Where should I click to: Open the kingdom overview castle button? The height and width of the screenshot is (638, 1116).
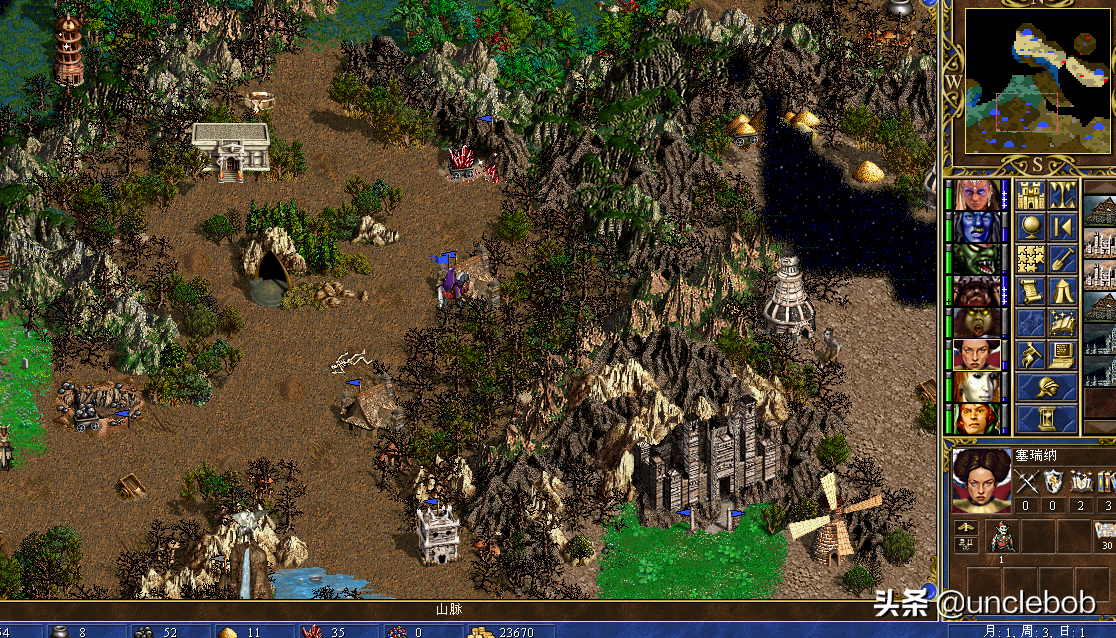(x=1030, y=195)
